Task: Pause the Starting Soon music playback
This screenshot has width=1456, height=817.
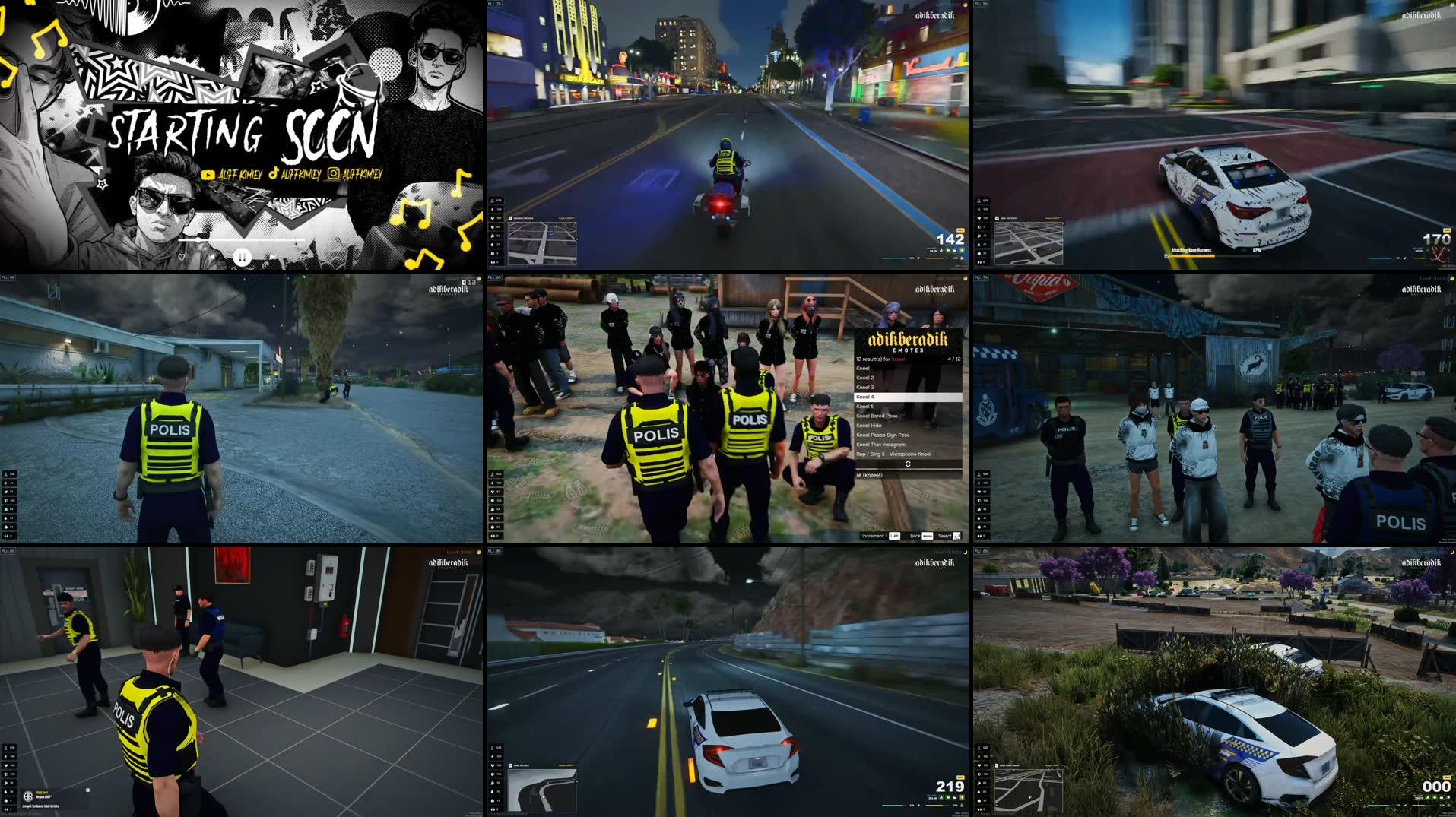Action: [x=242, y=258]
